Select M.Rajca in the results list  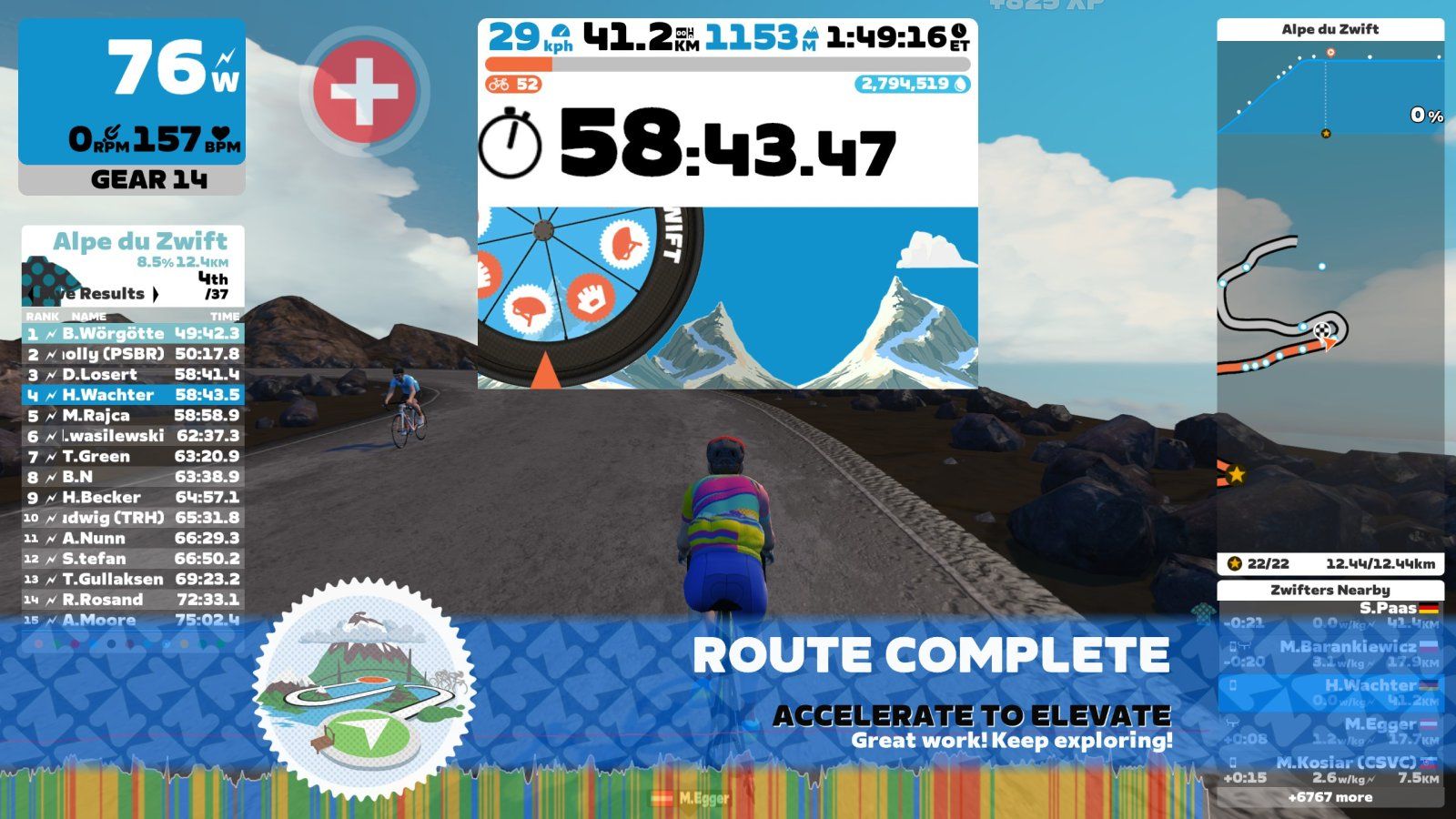click(x=133, y=416)
